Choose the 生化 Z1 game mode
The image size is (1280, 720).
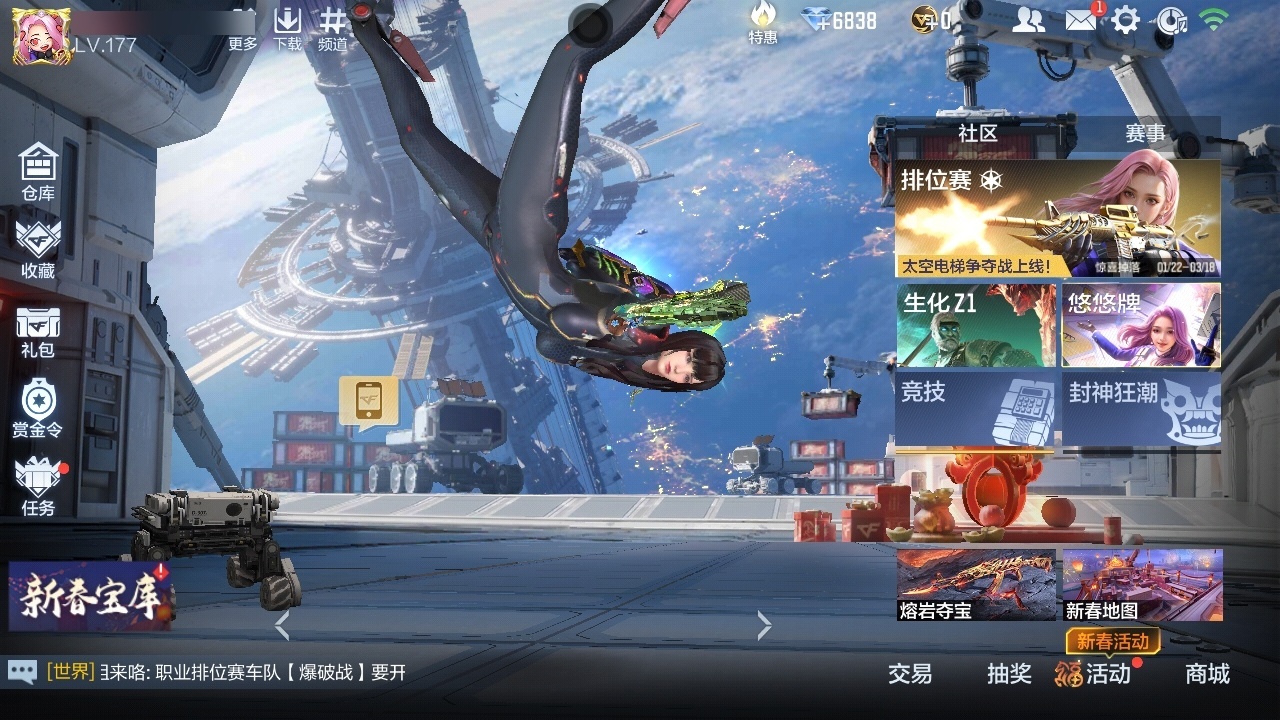pos(976,325)
